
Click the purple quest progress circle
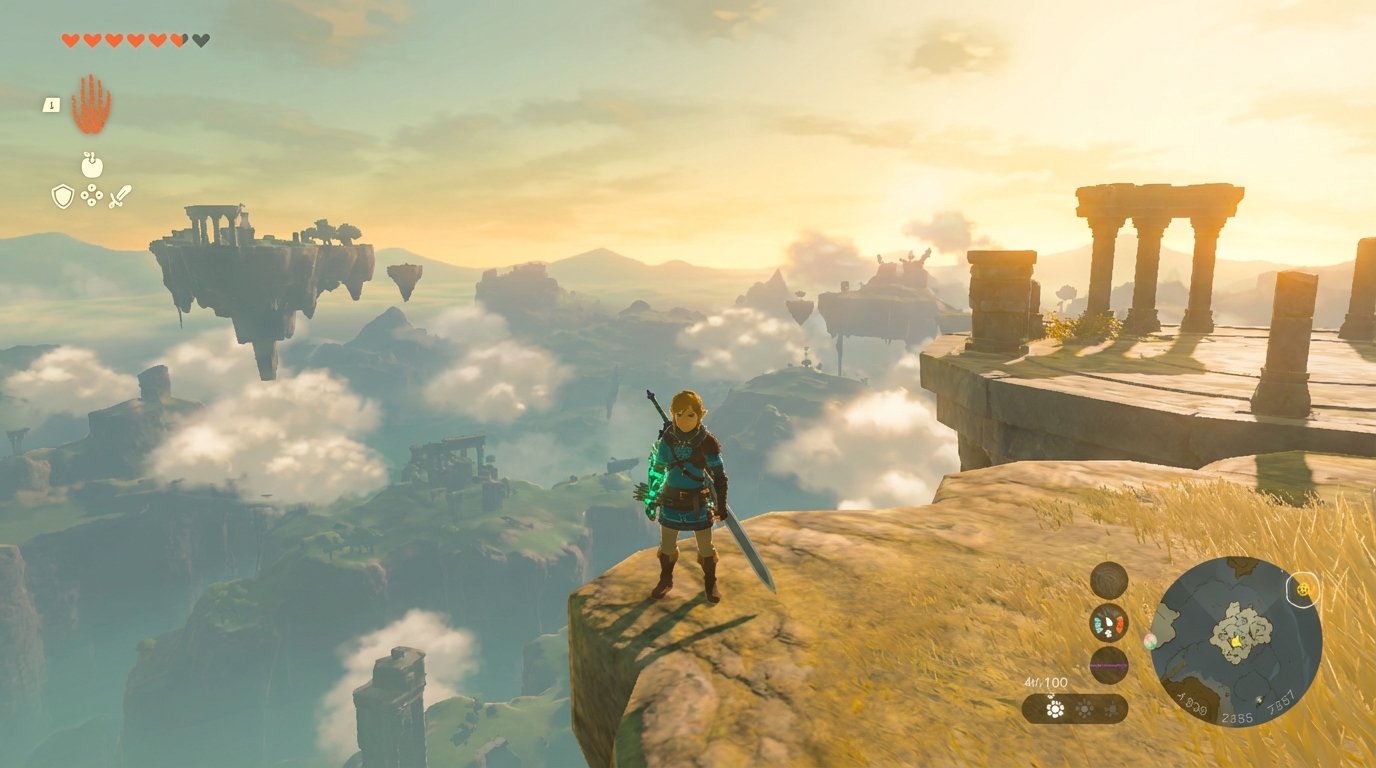tap(1107, 665)
